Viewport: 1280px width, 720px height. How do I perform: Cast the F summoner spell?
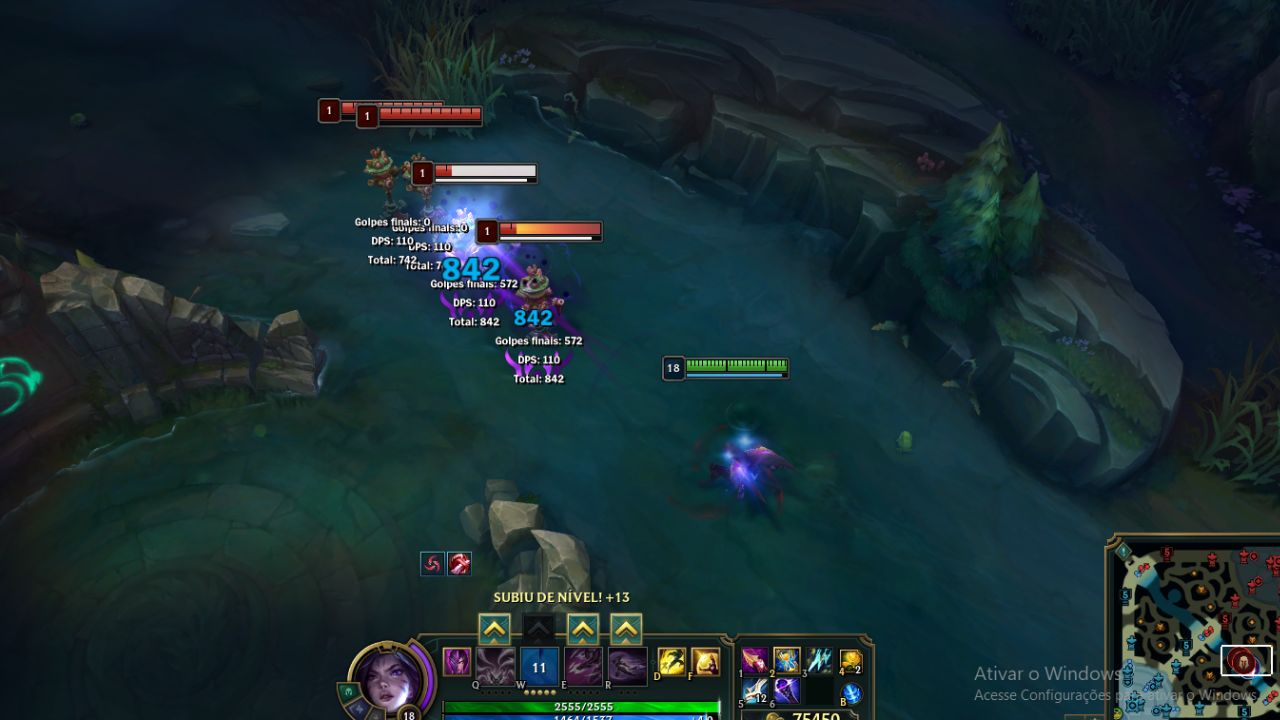click(x=706, y=662)
